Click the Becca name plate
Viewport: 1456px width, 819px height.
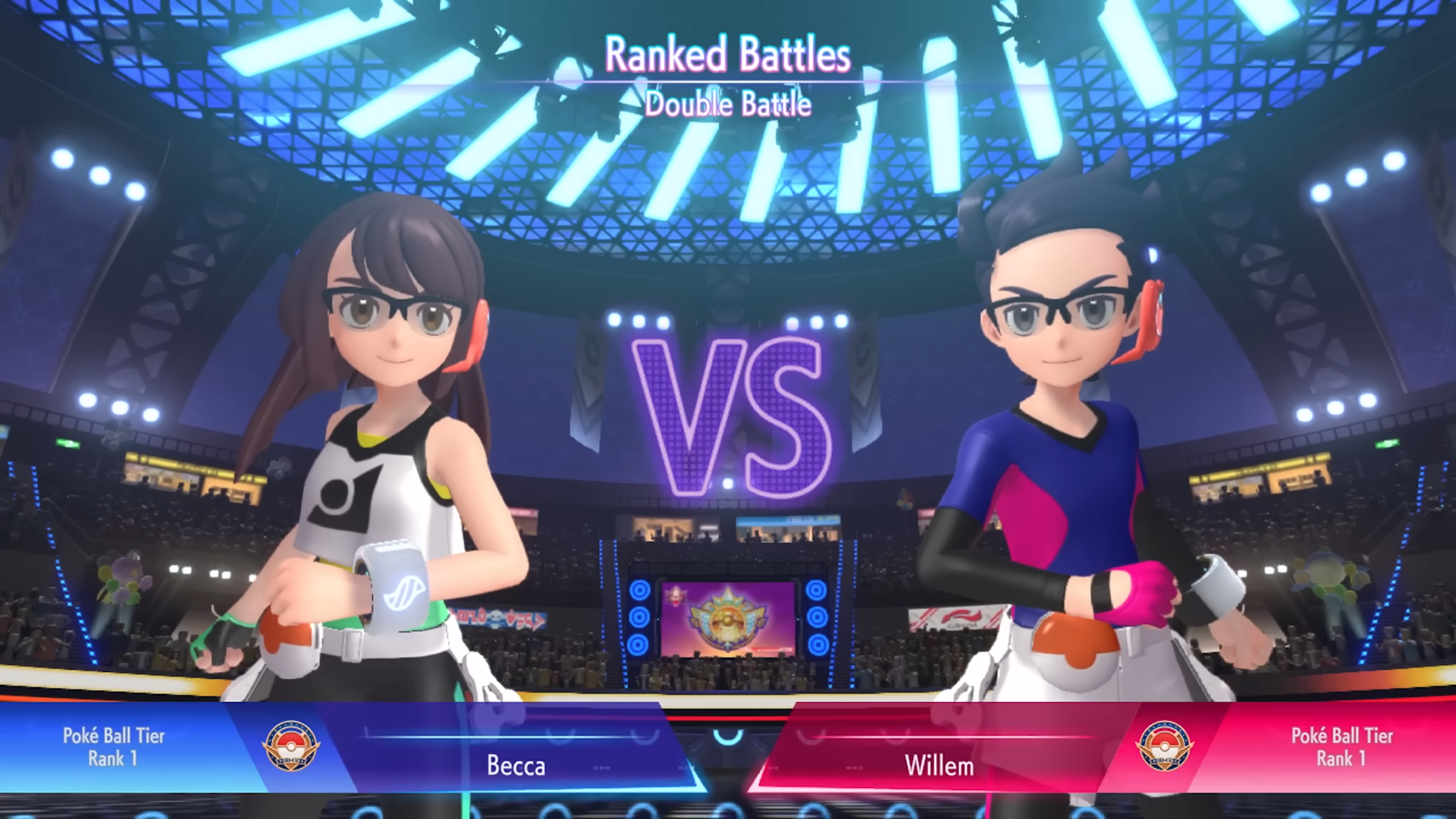[516, 766]
